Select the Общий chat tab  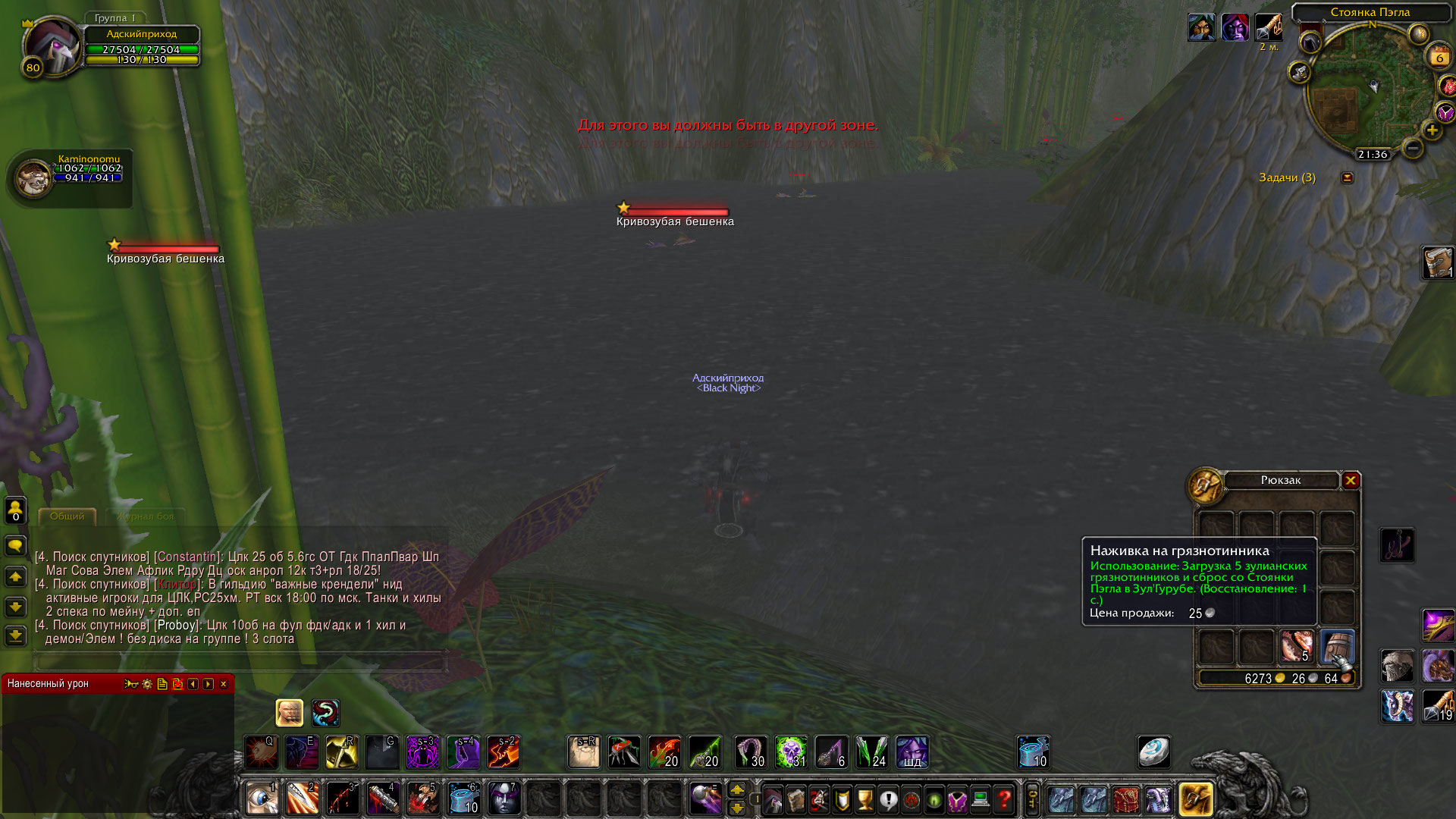tap(67, 516)
